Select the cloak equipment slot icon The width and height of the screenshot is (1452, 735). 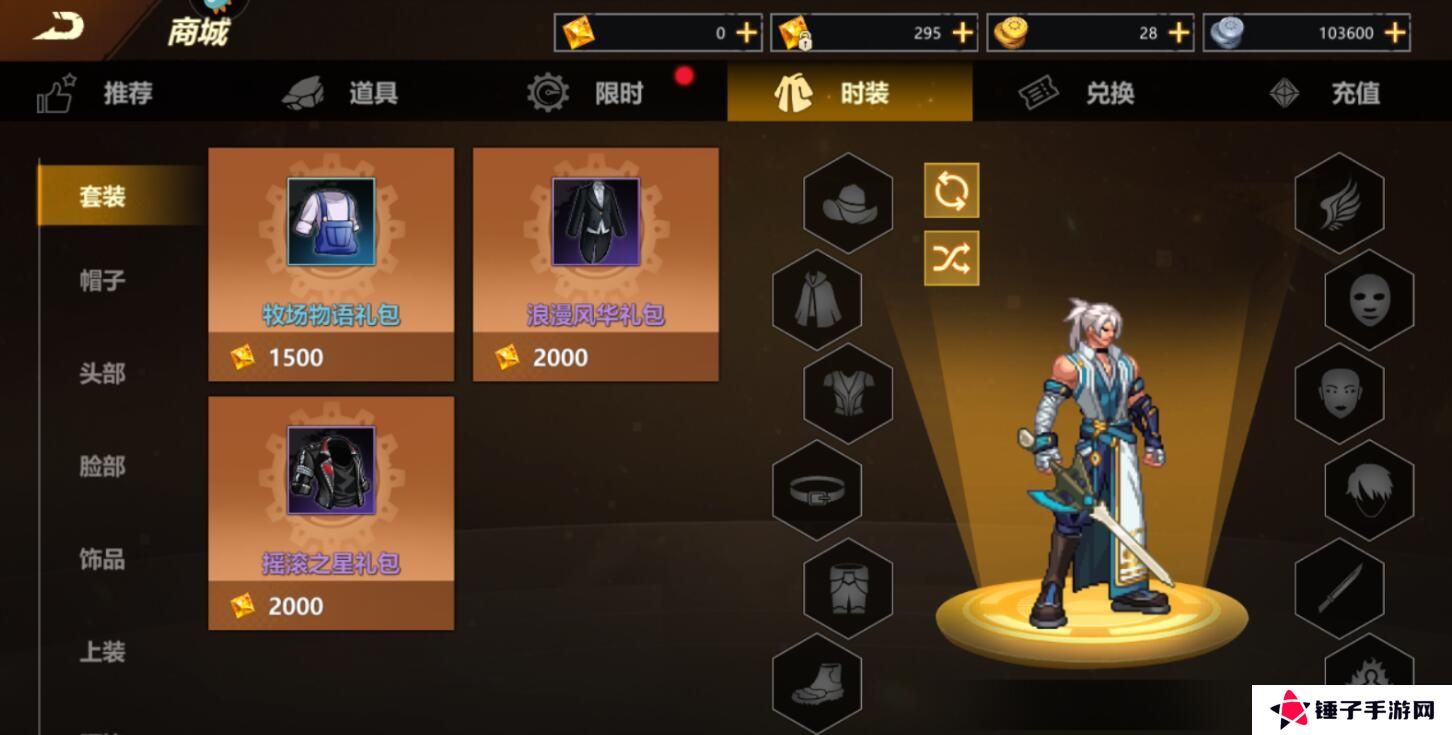817,298
